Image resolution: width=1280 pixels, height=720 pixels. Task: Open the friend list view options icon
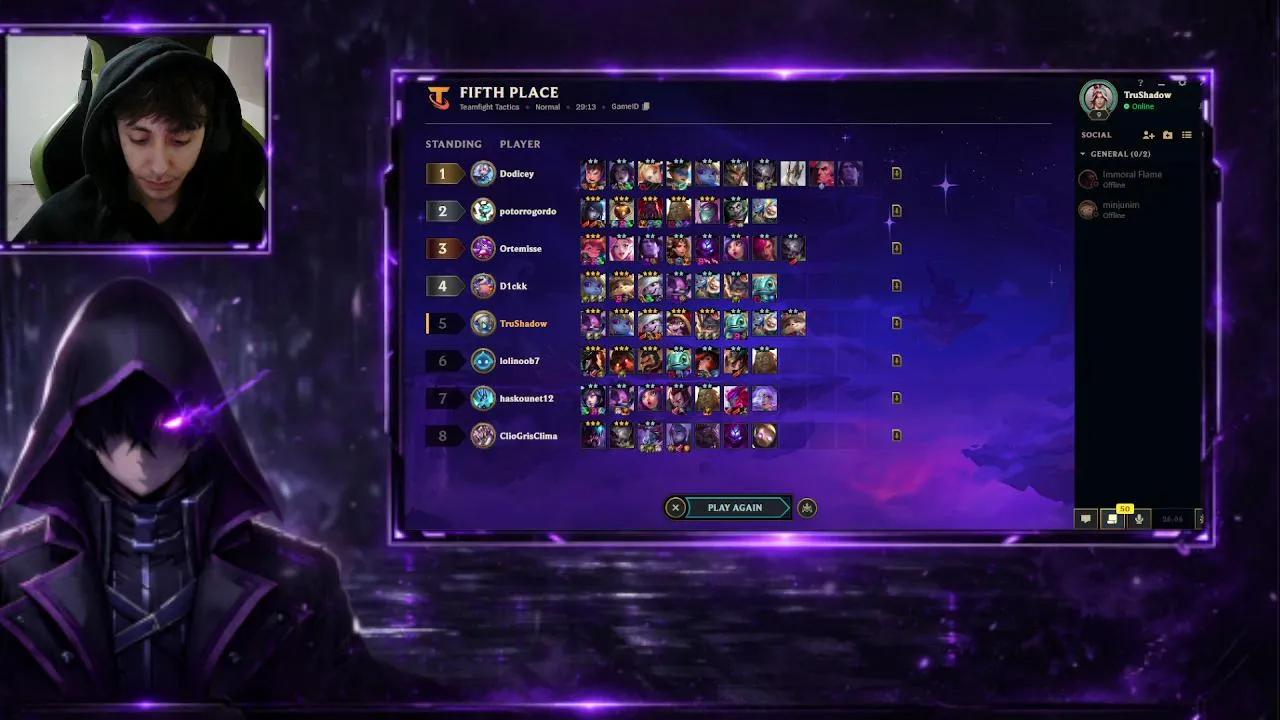[1186, 135]
